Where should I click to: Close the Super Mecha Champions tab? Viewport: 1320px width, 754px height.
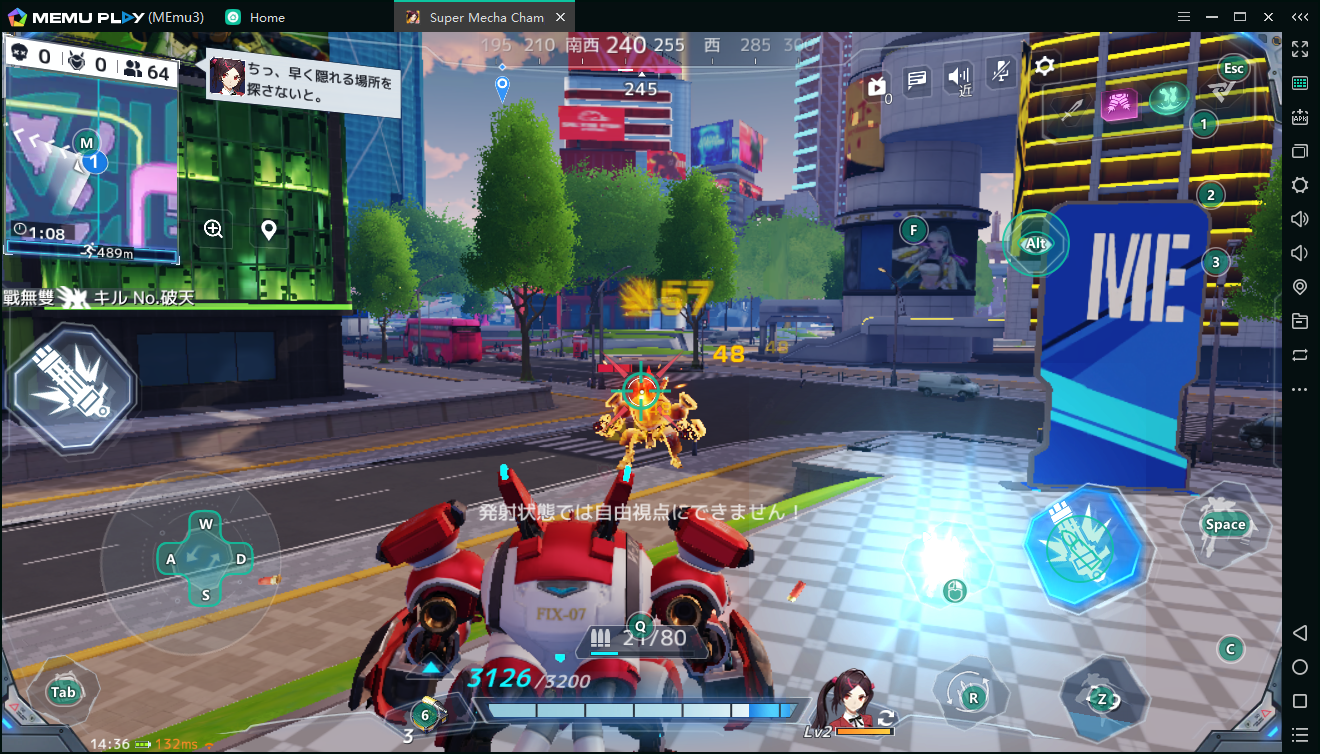560,17
